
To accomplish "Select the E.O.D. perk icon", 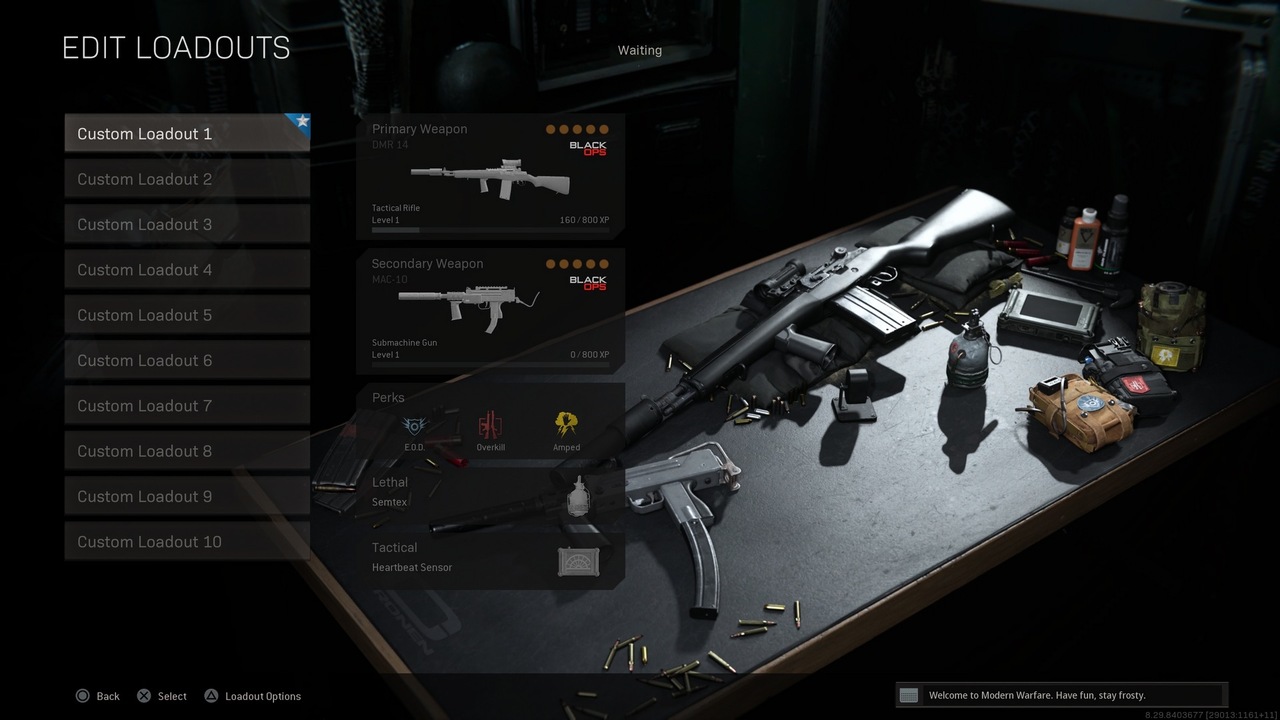I will click(x=414, y=425).
